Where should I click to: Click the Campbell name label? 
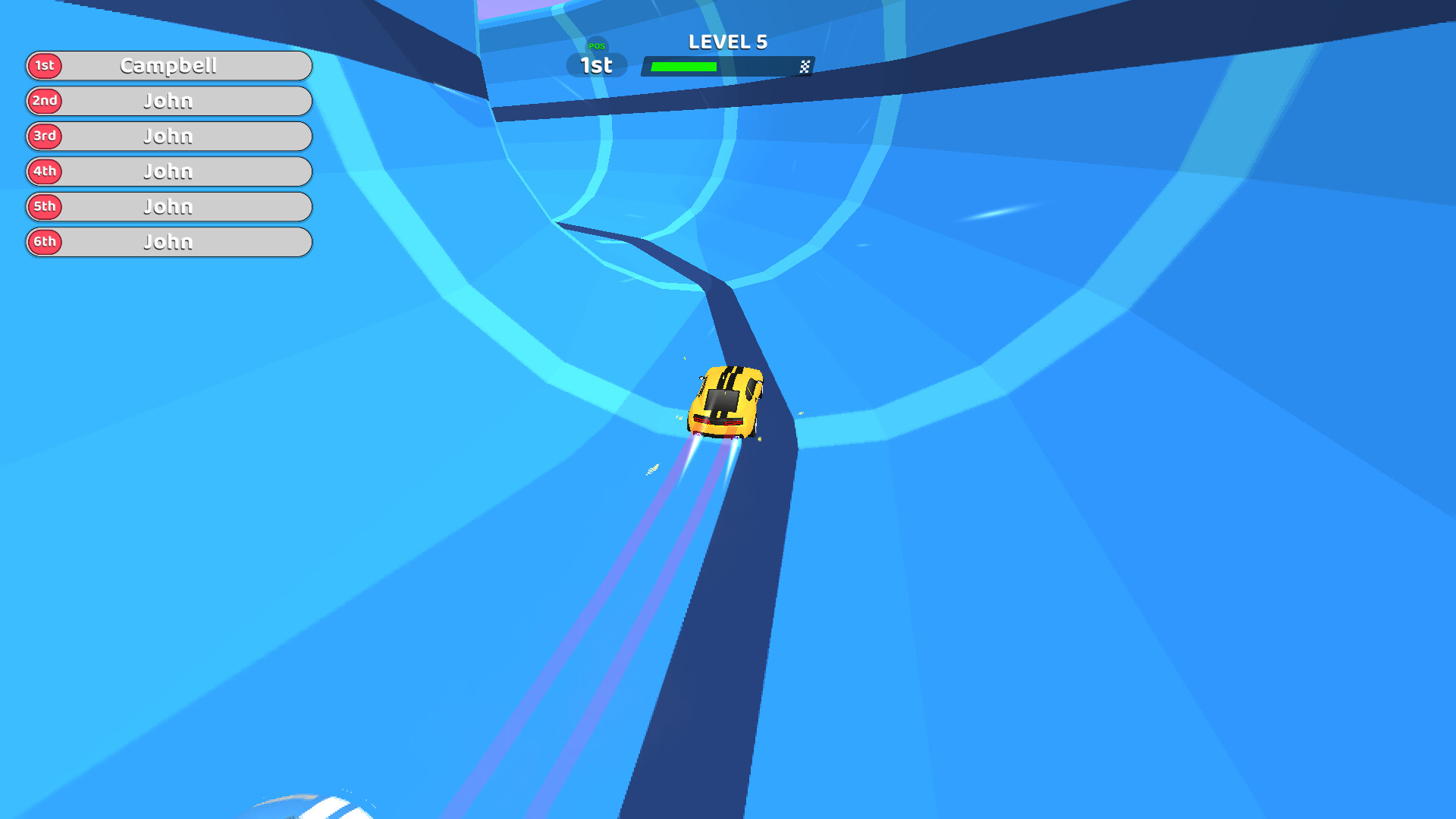coord(168,66)
